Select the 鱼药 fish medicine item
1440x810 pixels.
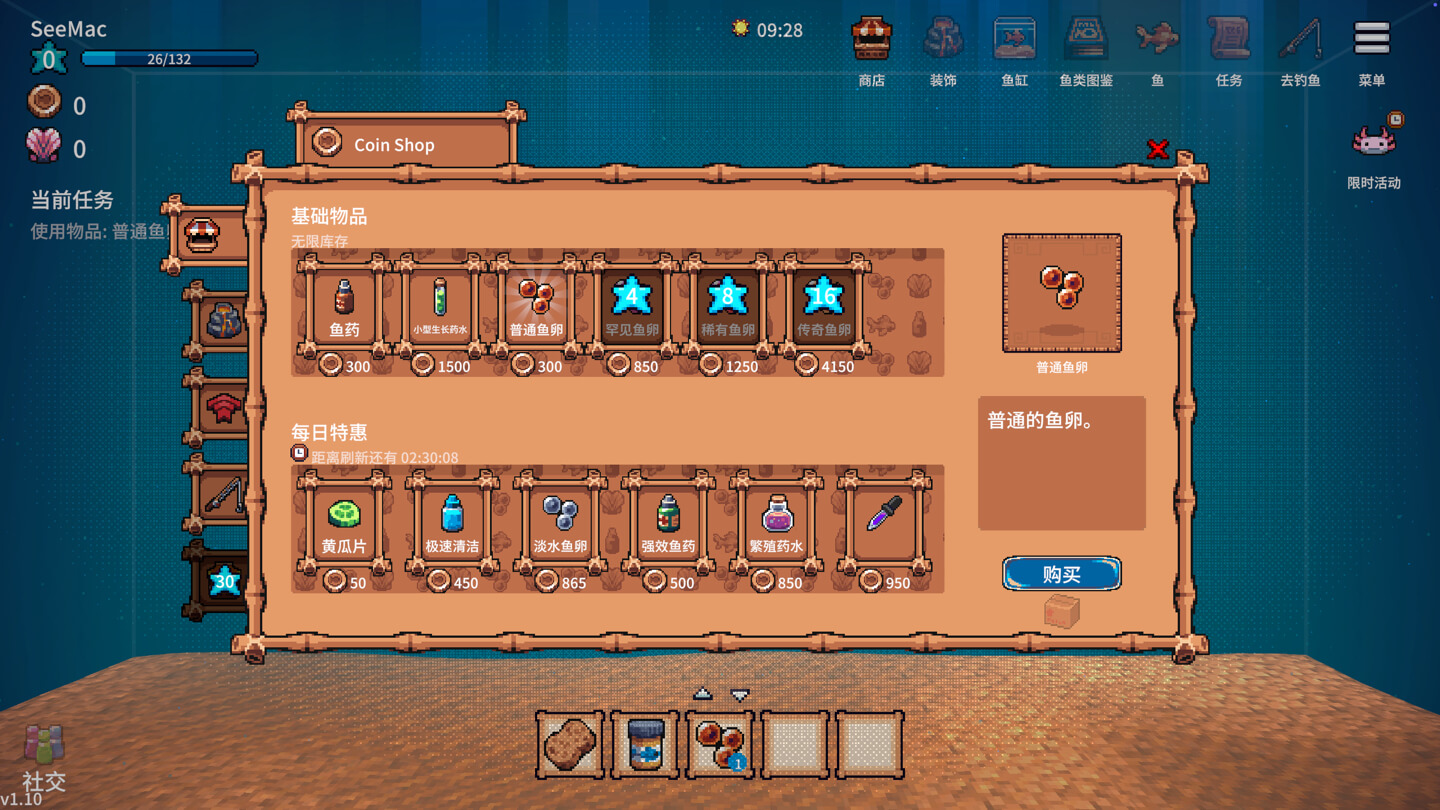[344, 305]
